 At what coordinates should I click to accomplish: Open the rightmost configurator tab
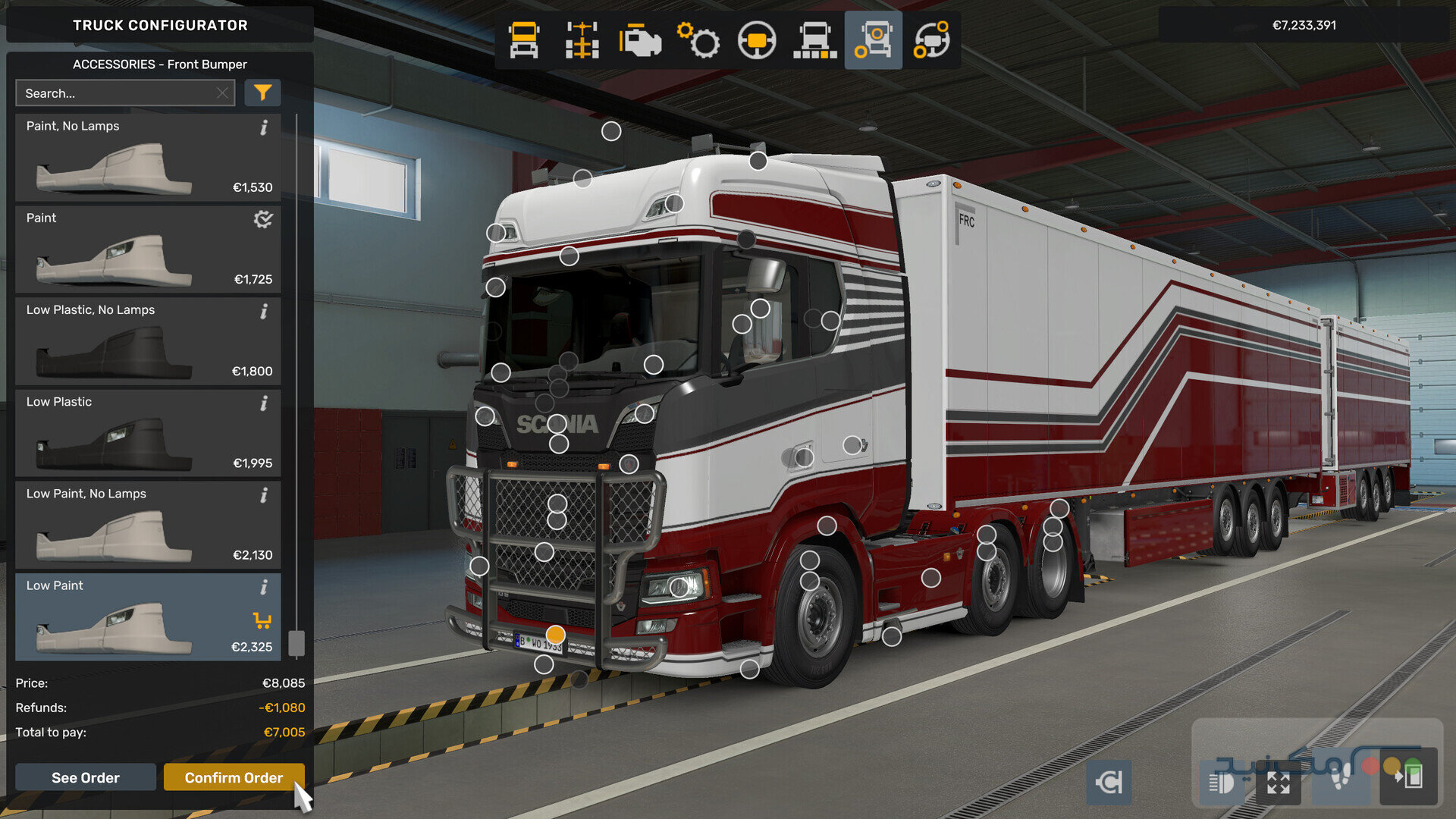pyautogui.click(x=930, y=40)
